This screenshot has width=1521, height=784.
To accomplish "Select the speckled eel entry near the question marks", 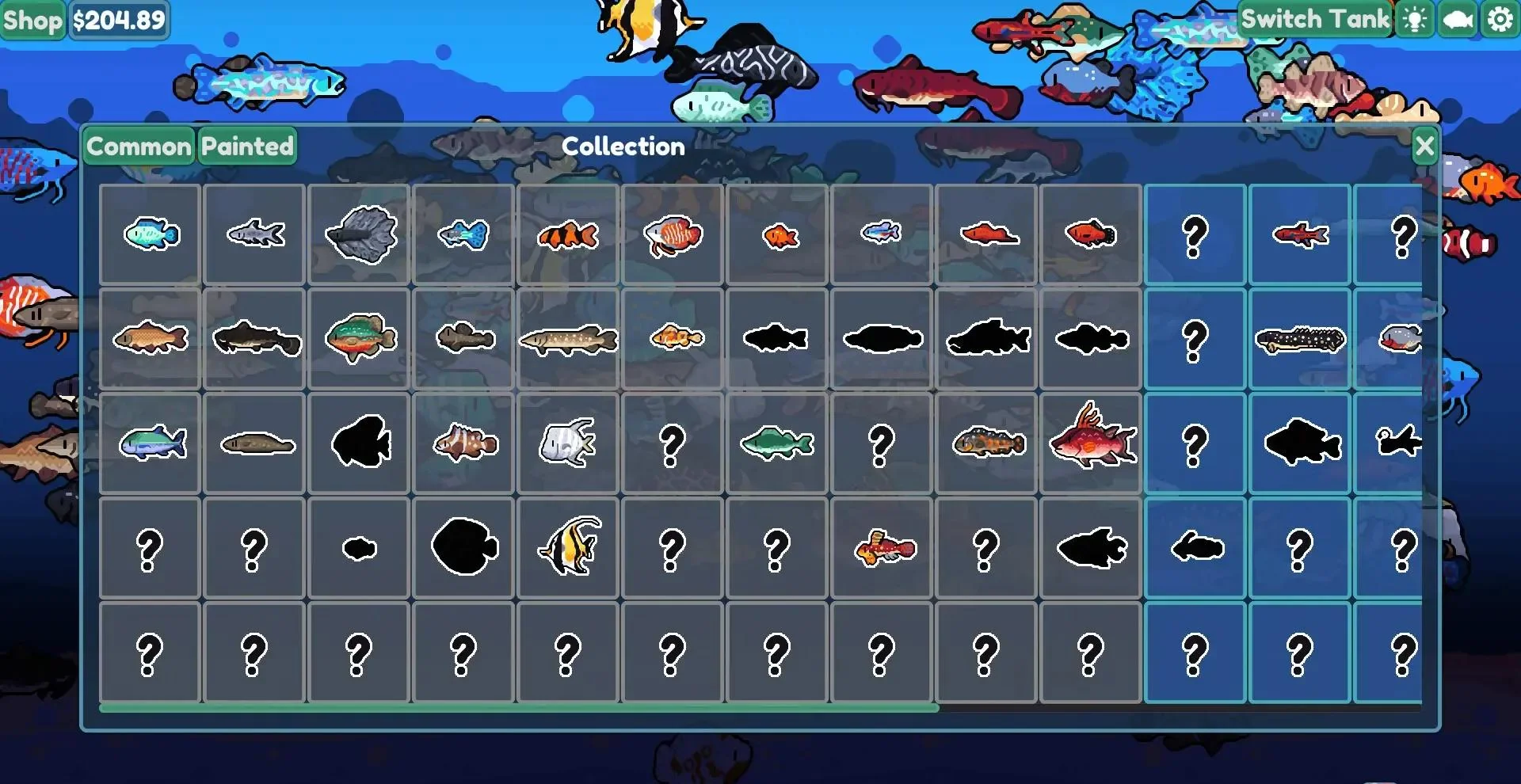I will tap(1300, 339).
